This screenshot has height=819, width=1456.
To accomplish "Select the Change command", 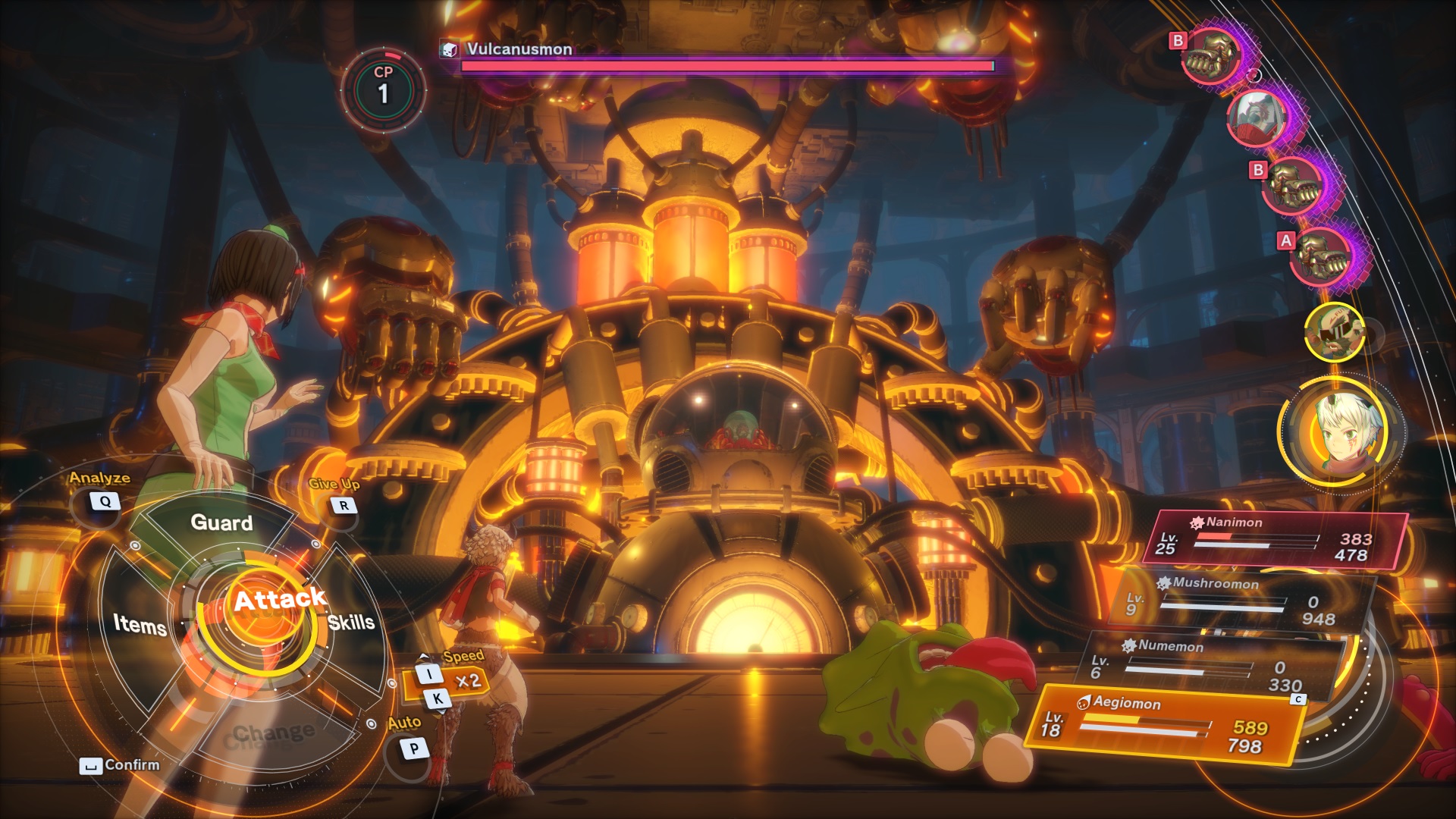I will (273, 733).
